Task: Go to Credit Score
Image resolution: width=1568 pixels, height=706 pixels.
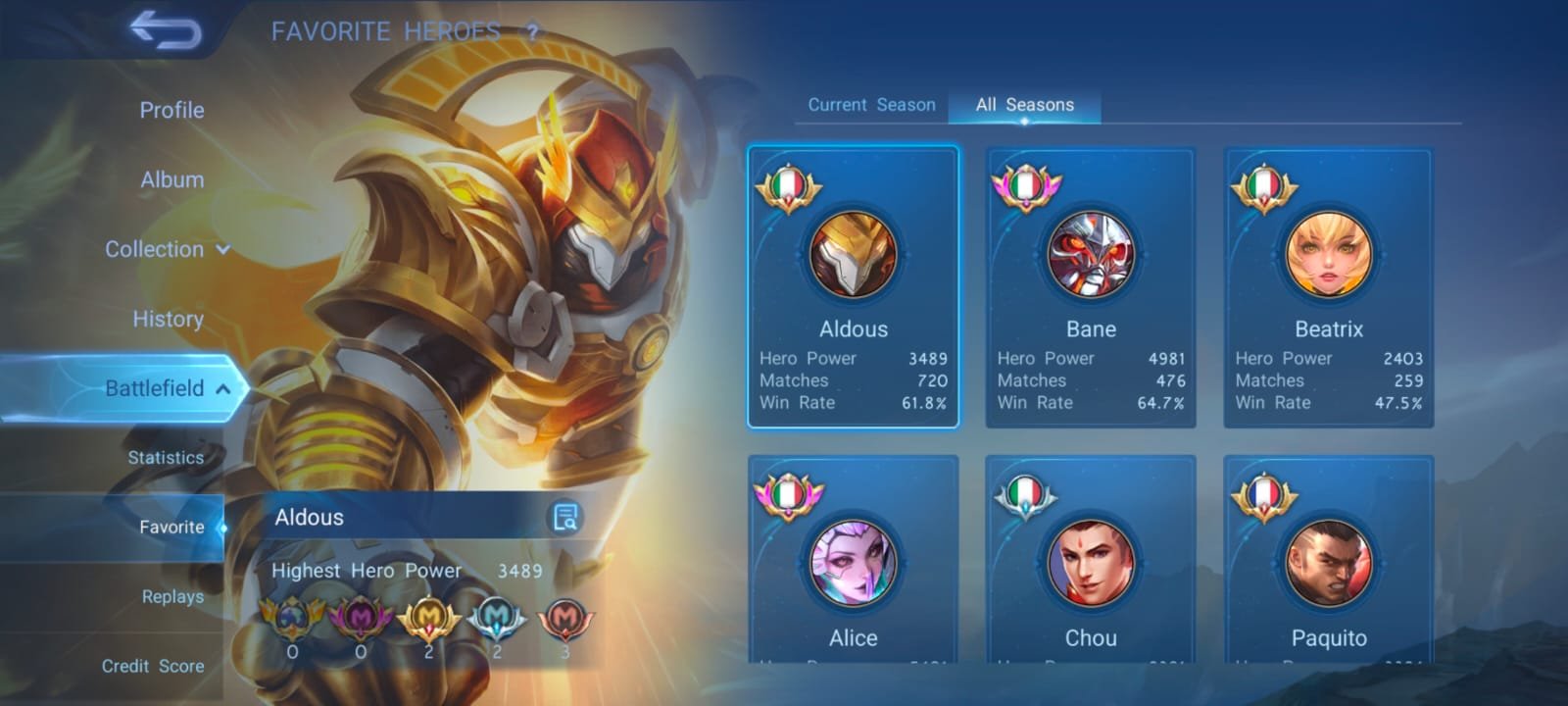Action: [x=154, y=666]
